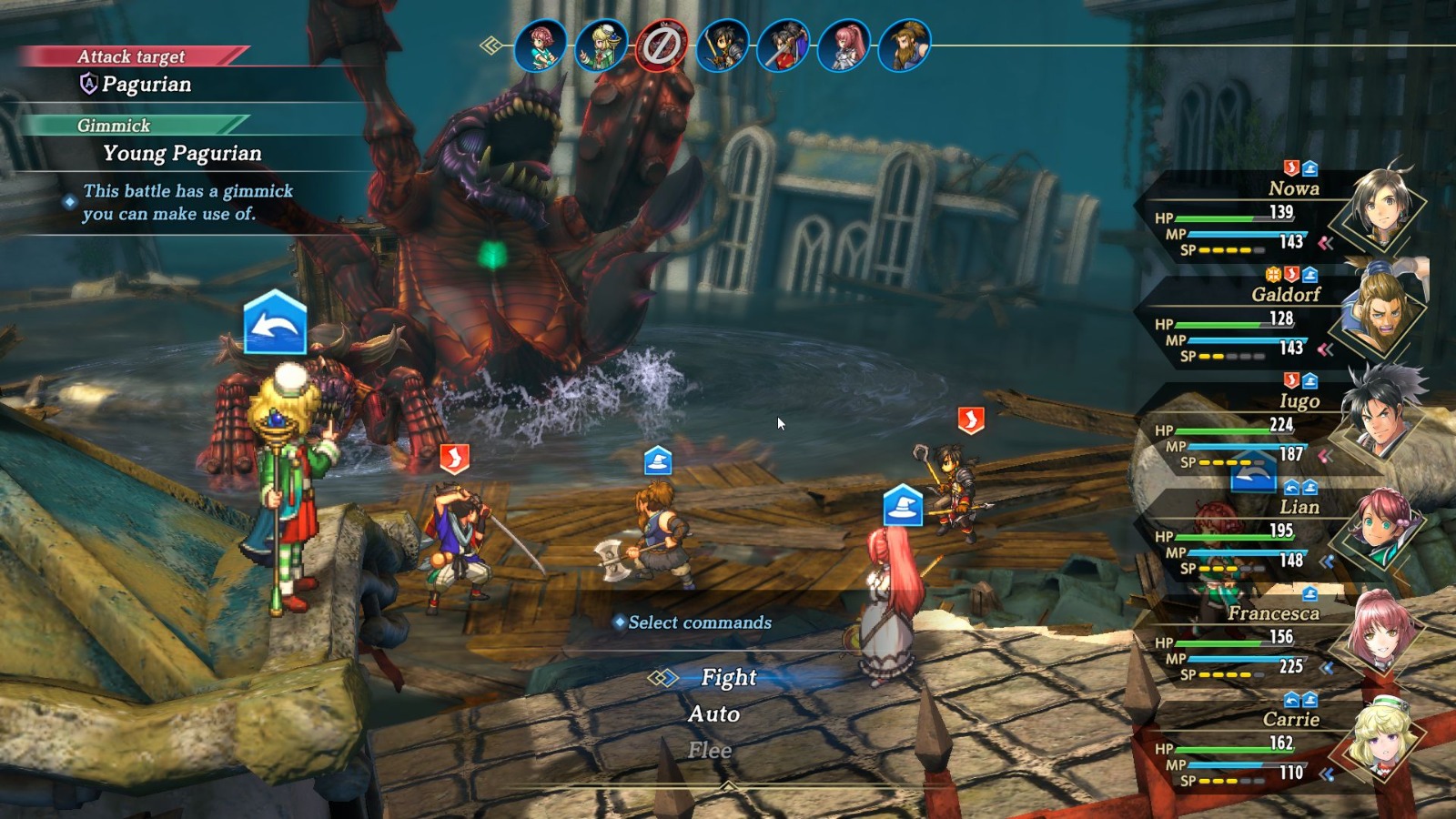1456x819 pixels.
Task: Select Galdorf's party status panel
Action: coord(1274,320)
